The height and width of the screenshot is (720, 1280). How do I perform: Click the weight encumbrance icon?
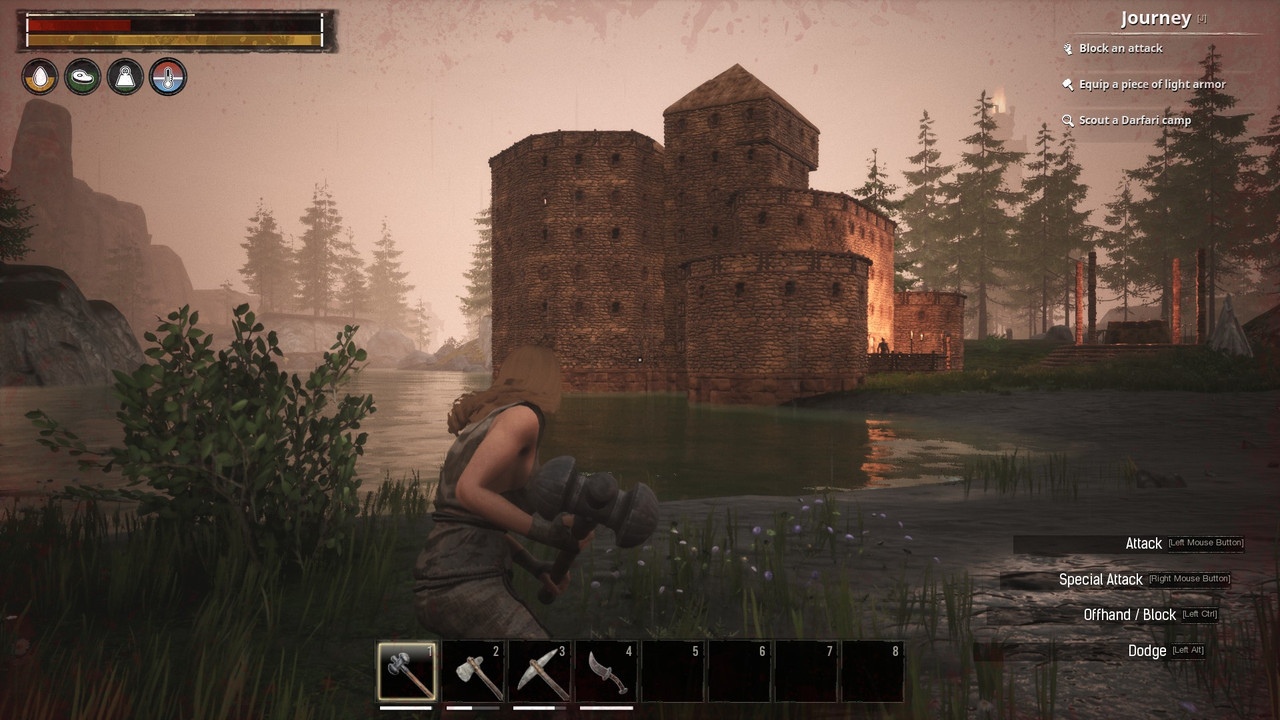(125, 77)
